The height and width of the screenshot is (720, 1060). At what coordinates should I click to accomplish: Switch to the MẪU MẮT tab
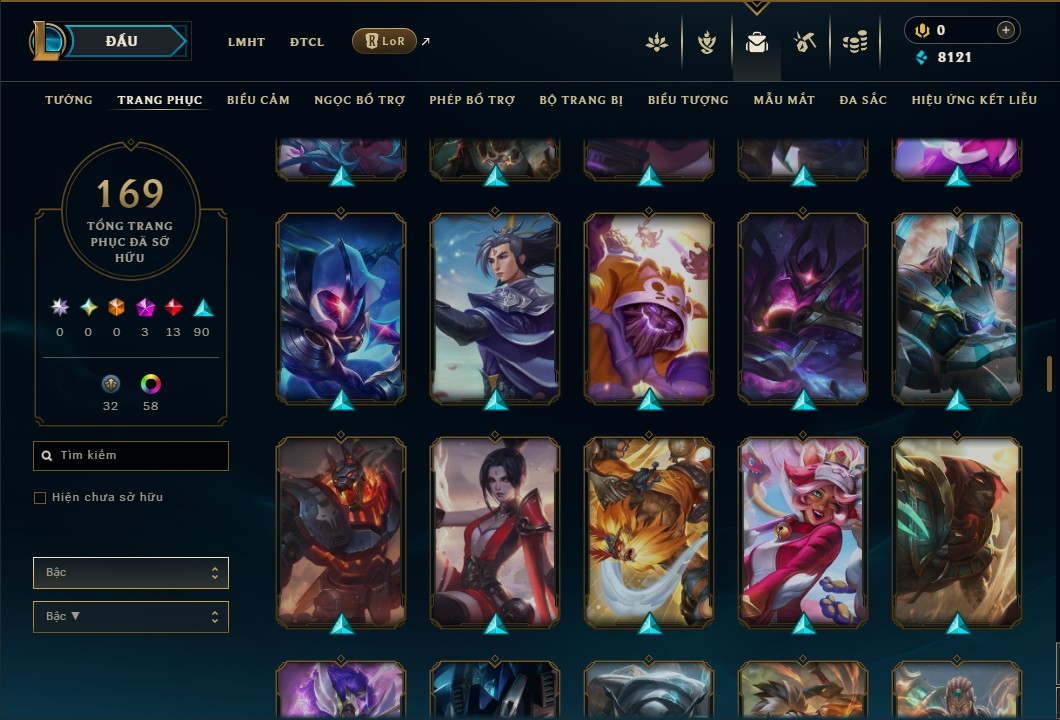[x=784, y=100]
